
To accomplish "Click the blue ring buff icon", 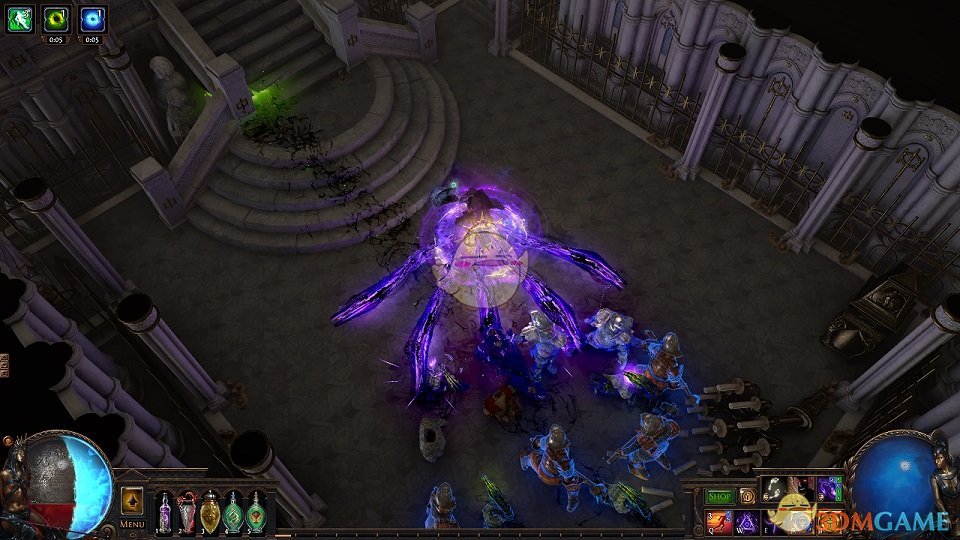I will pos(92,18).
